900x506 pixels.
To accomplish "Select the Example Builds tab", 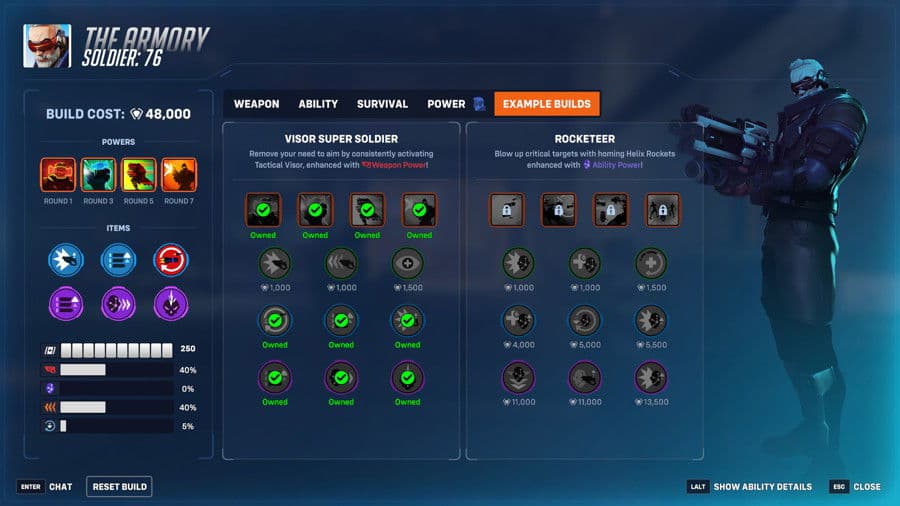I will 546,104.
